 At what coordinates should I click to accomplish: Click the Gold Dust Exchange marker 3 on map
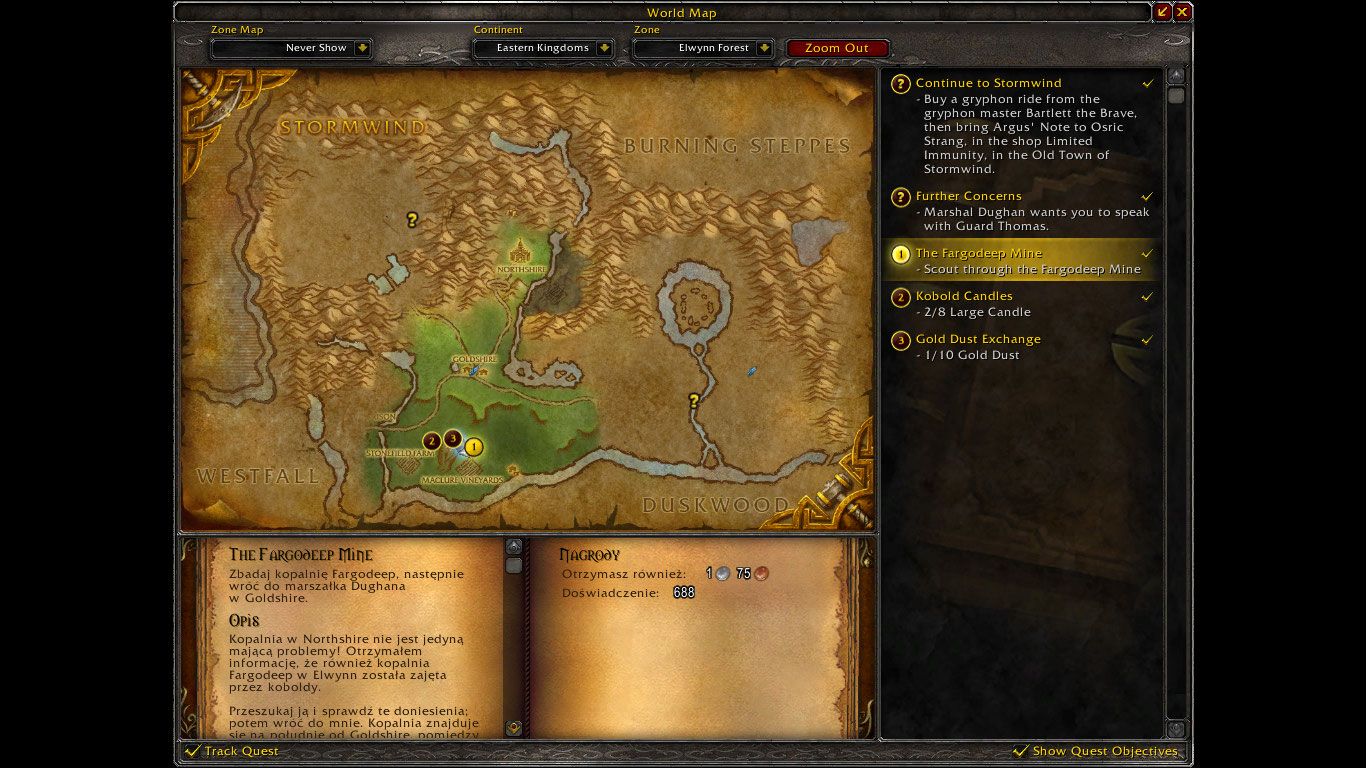point(452,439)
